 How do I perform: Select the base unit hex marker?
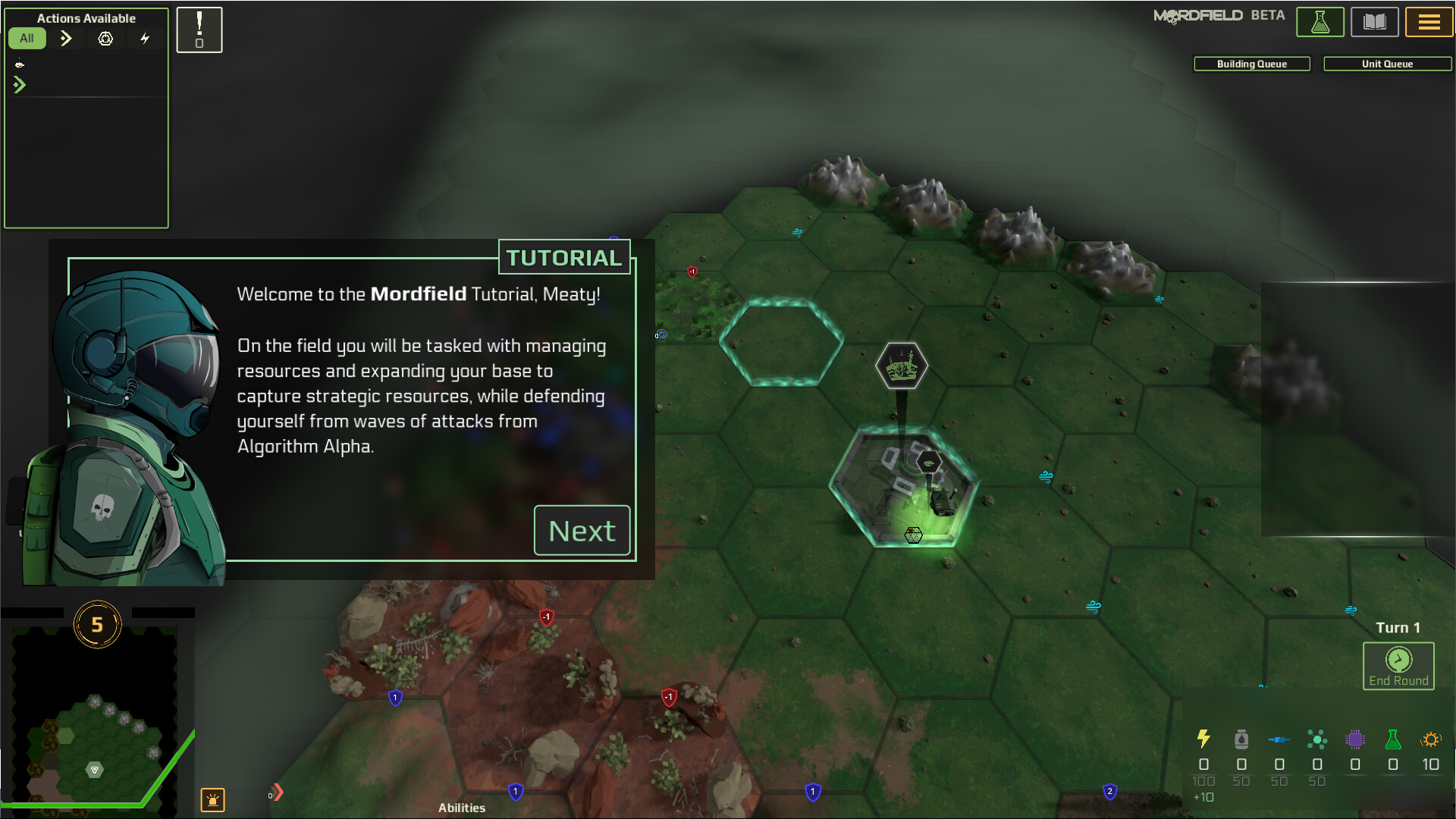(x=901, y=366)
